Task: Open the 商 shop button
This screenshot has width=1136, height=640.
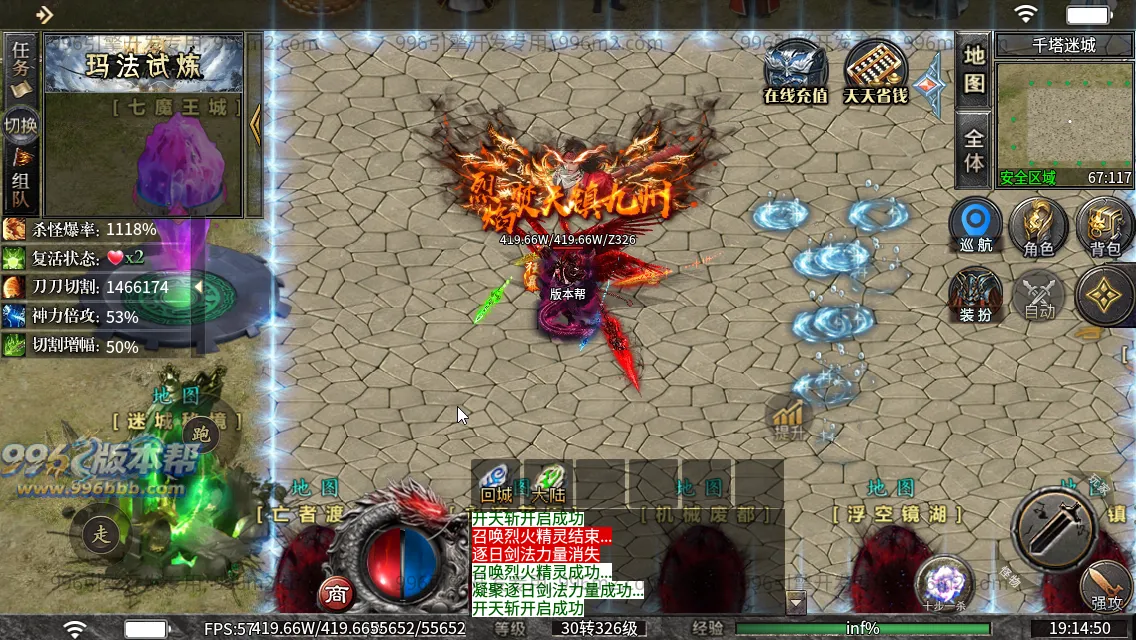Action: coord(336,593)
